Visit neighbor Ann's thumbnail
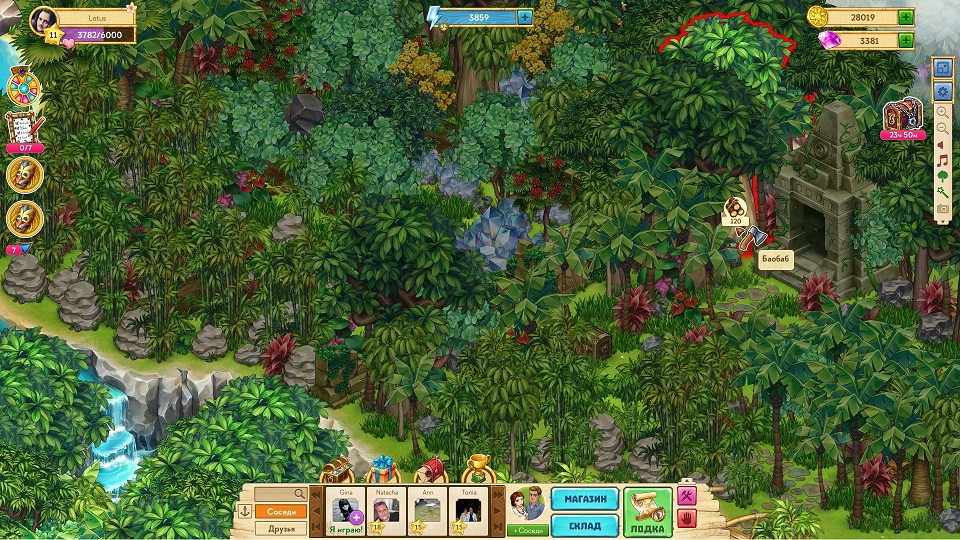The image size is (960, 540). point(427,511)
